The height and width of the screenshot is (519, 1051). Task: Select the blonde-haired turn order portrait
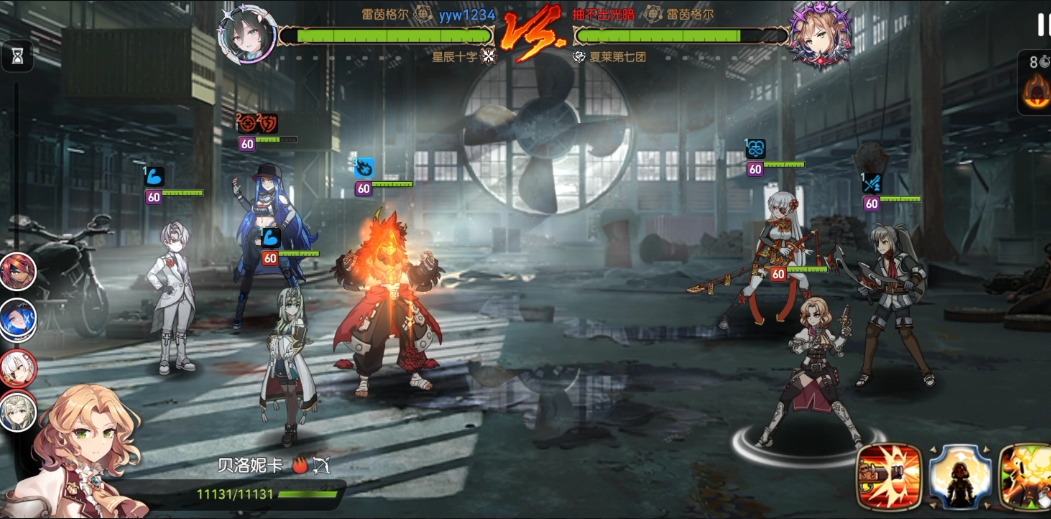click(x=18, y=411)
